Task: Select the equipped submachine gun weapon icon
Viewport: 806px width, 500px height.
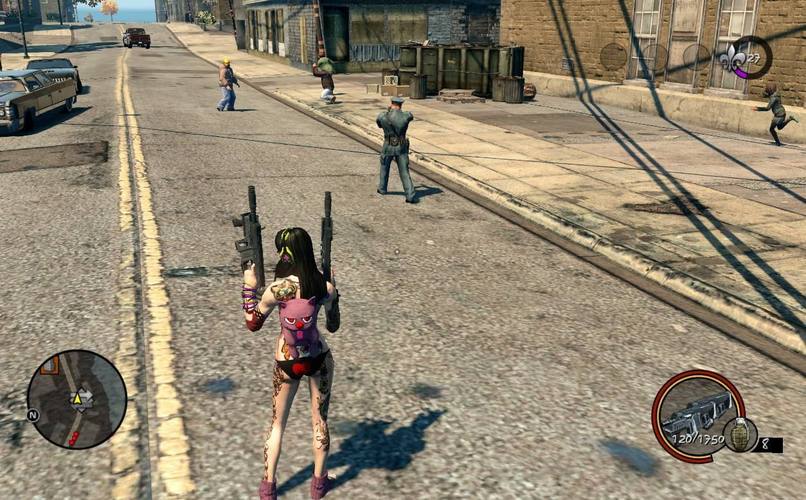Action: (x=695, y=412)
